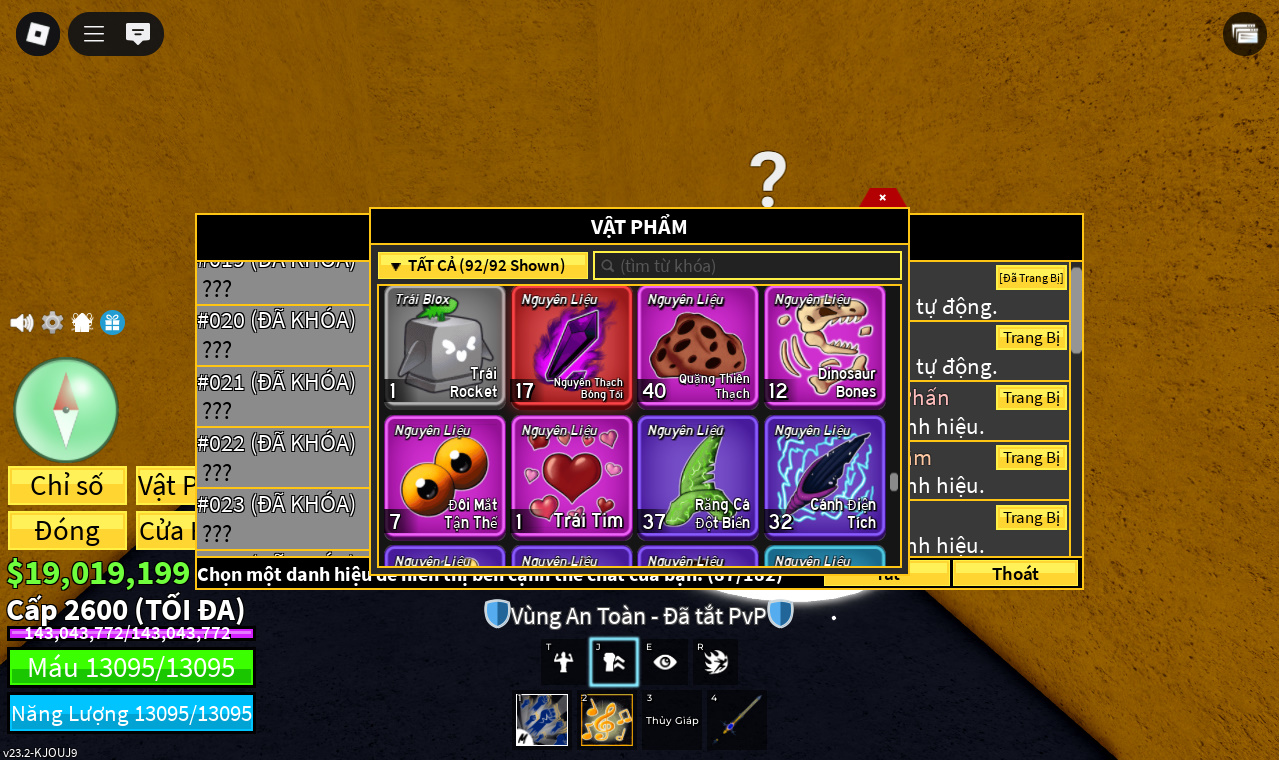
Task: Select the Răng Cá Đột Biến item
Action: (698, 476)
